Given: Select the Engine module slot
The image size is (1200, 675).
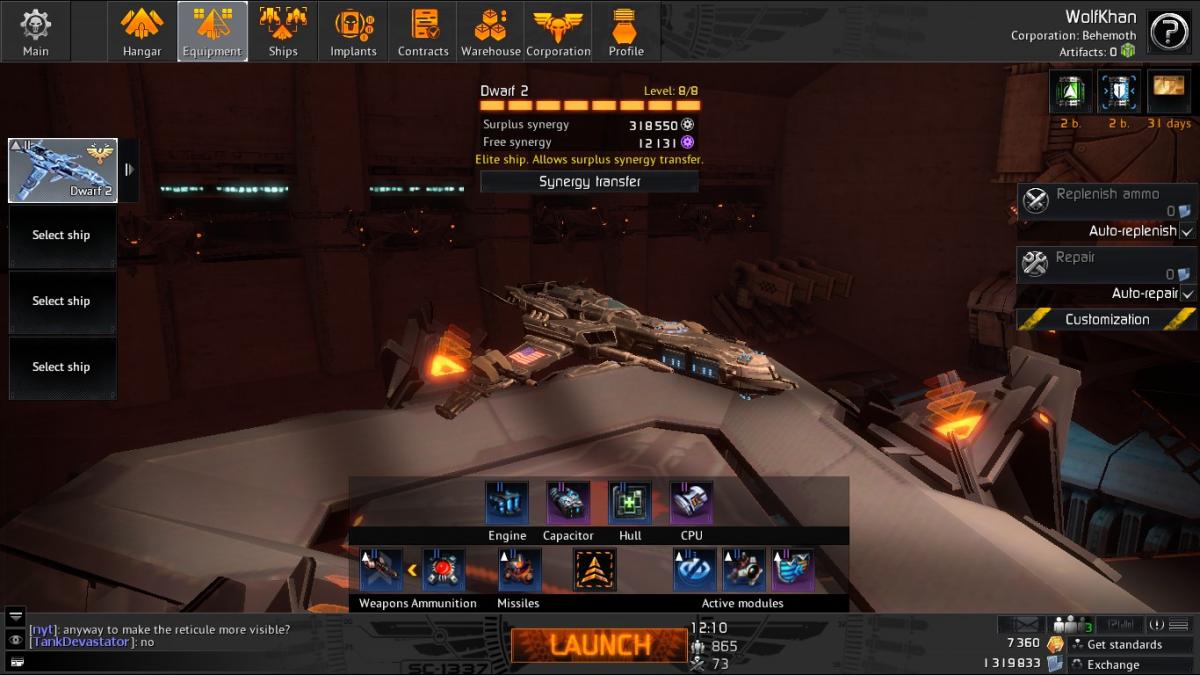Looking at the screenshot, I should point(507,503).
